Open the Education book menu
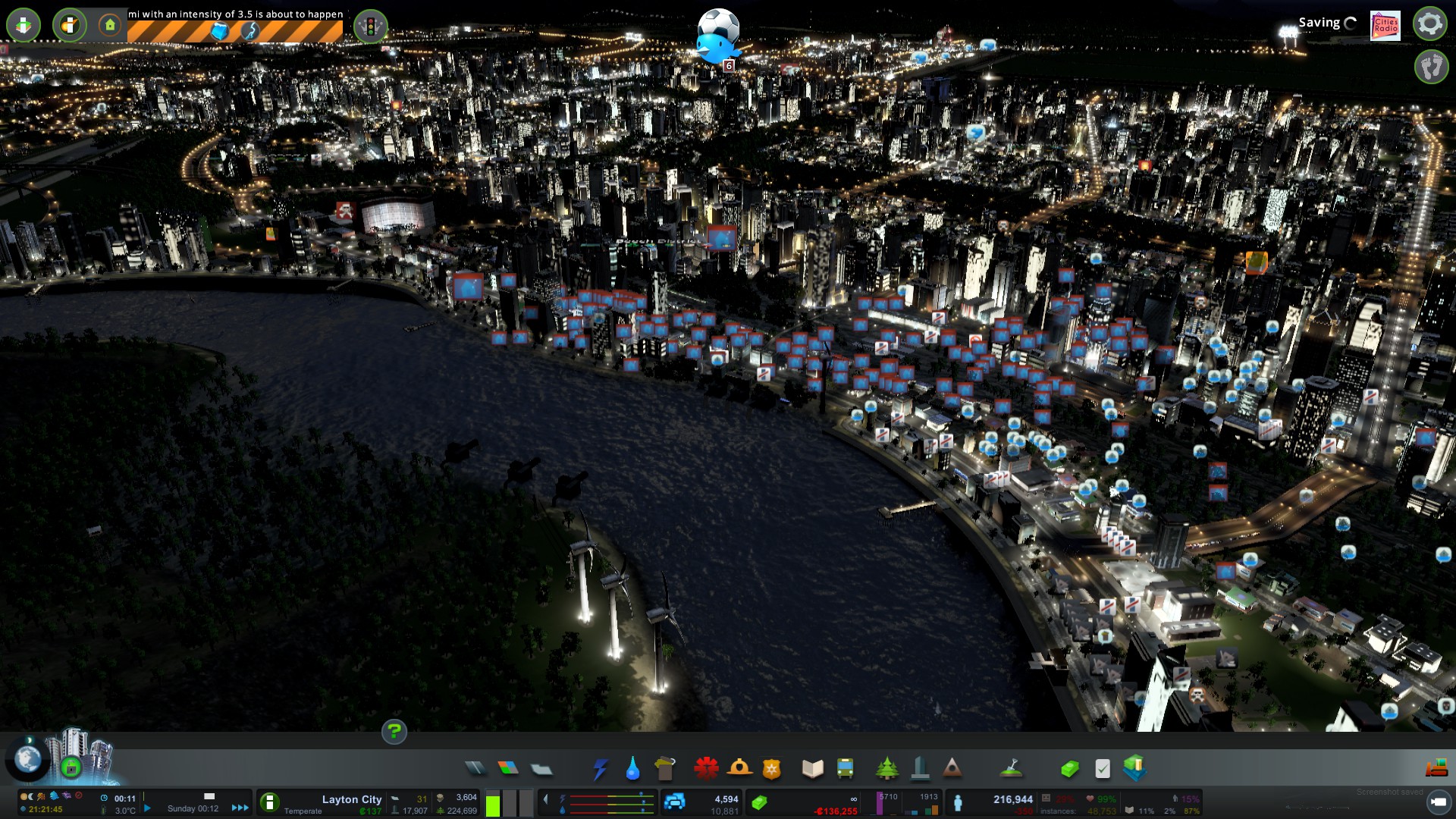The width and height of the screenshot is (1456, 819). (812, 769)
